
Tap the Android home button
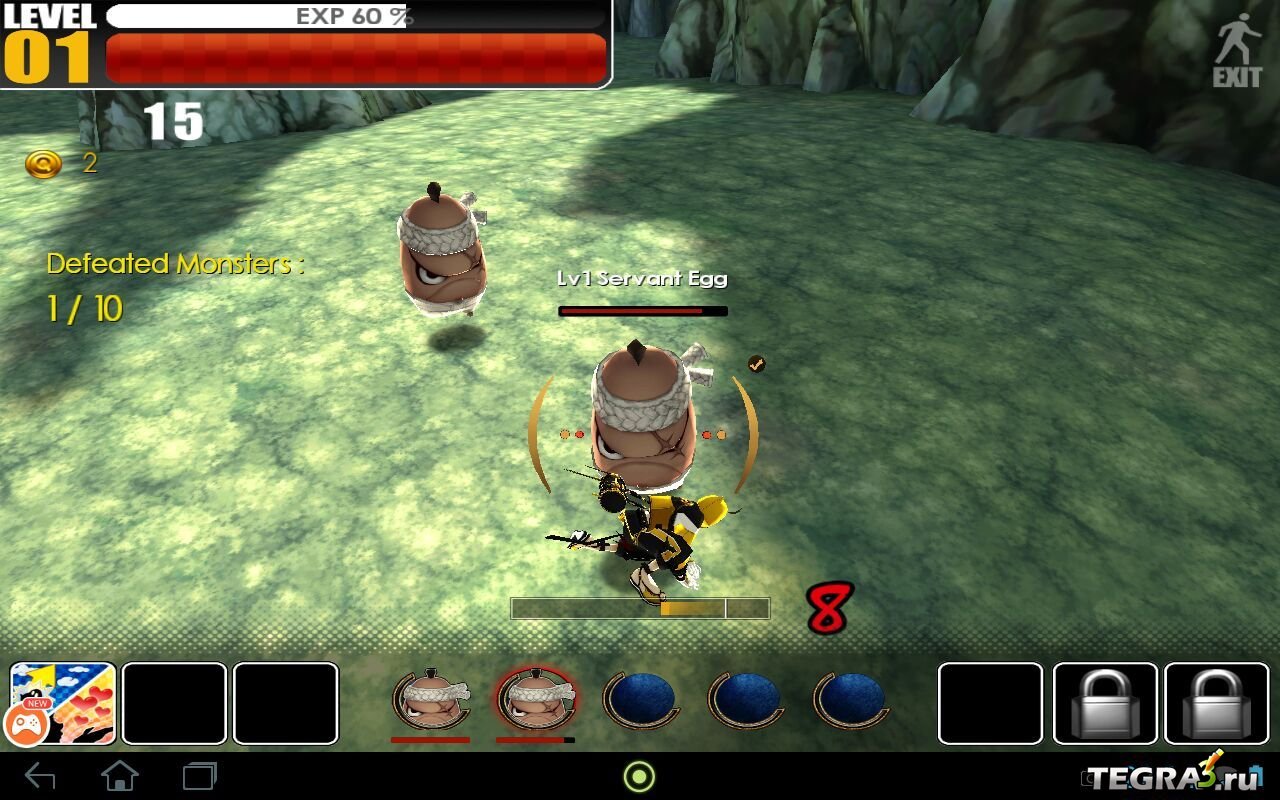pos(120,776)
